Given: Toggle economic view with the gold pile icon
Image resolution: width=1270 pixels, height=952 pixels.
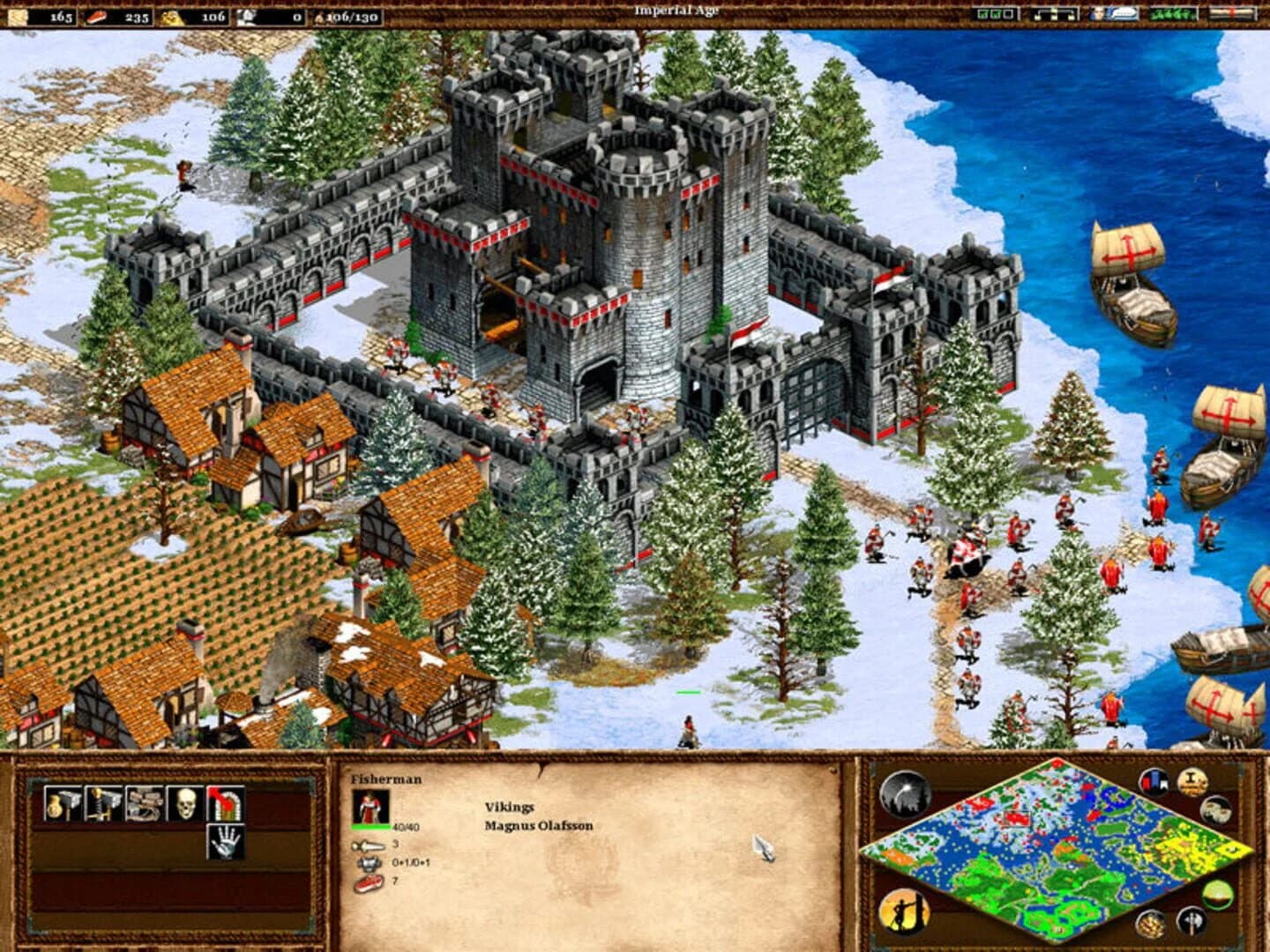Looking at the screenshot, I should coord(1150,922).
